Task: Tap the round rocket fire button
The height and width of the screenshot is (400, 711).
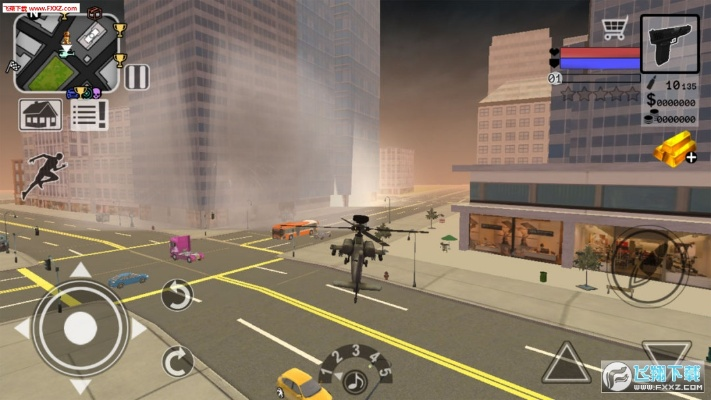Action: point(646,266)
